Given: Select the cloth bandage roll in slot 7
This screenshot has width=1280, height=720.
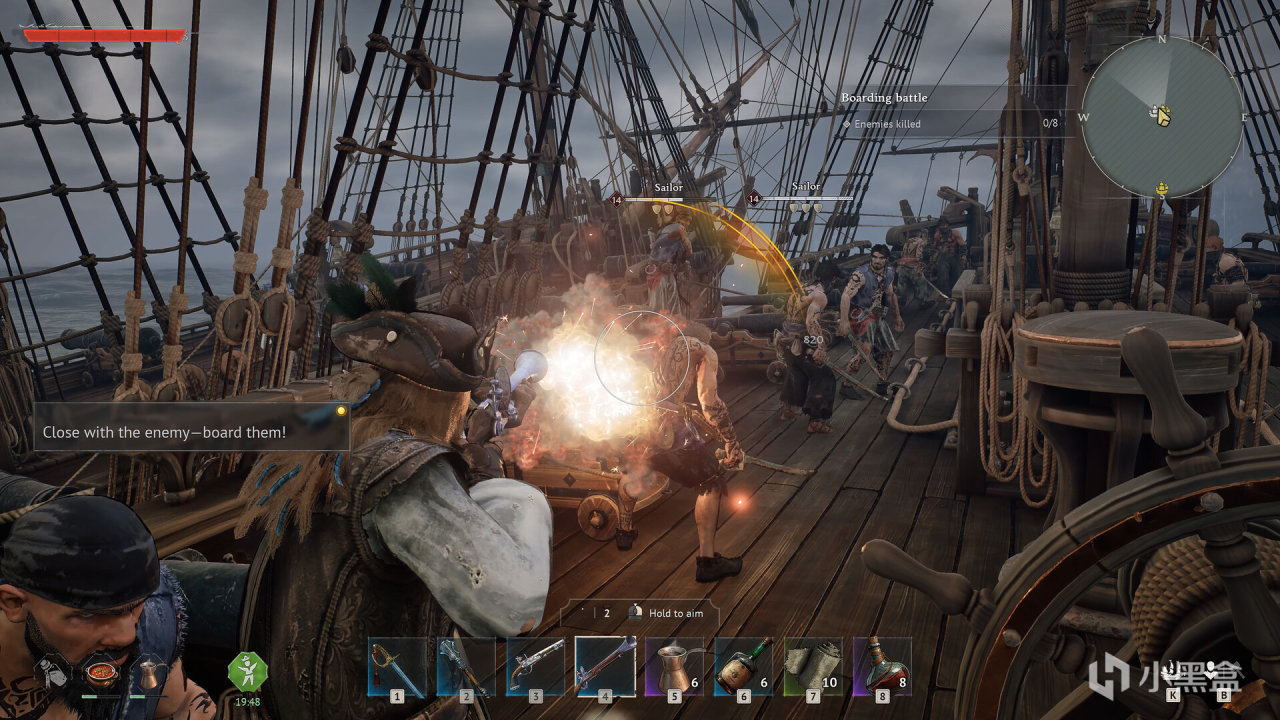Looking at the screenshot, I should (x=813, y=665).
